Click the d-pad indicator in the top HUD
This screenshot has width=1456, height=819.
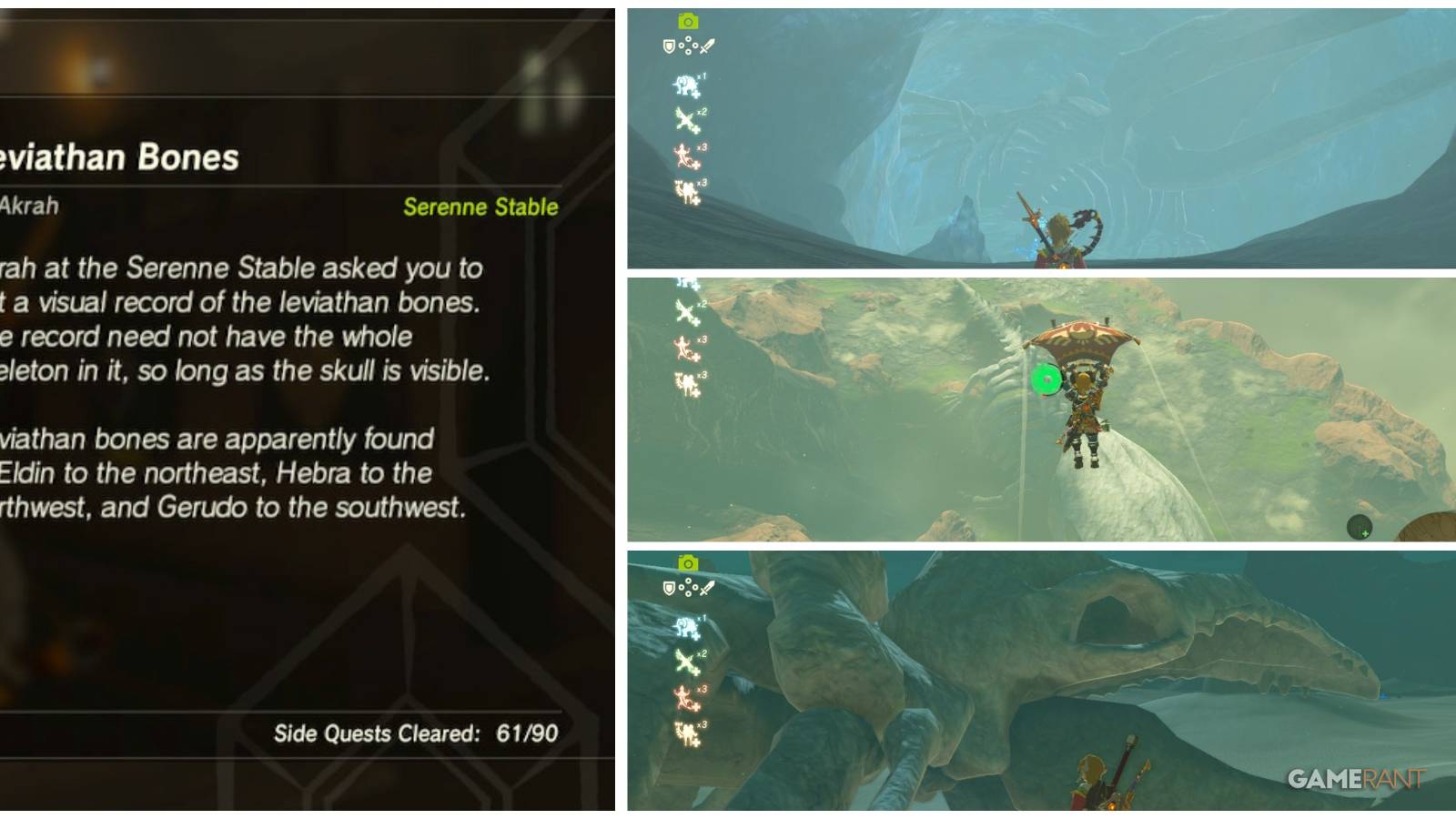(687, 45)
